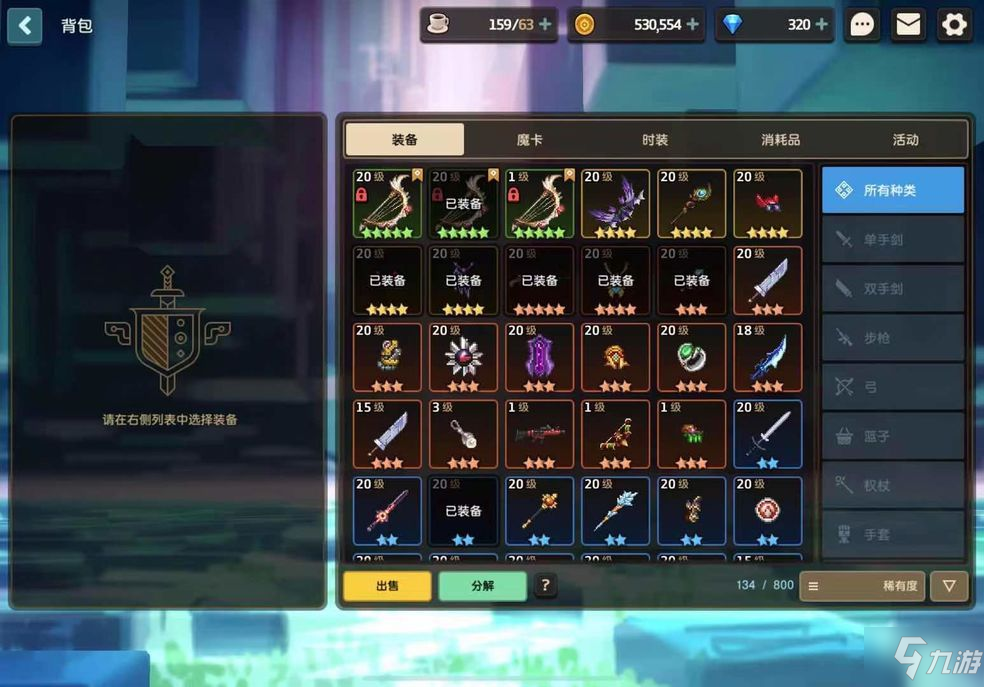
Task: Filter by 单手剑 weapon type
Action: (893, 239)
